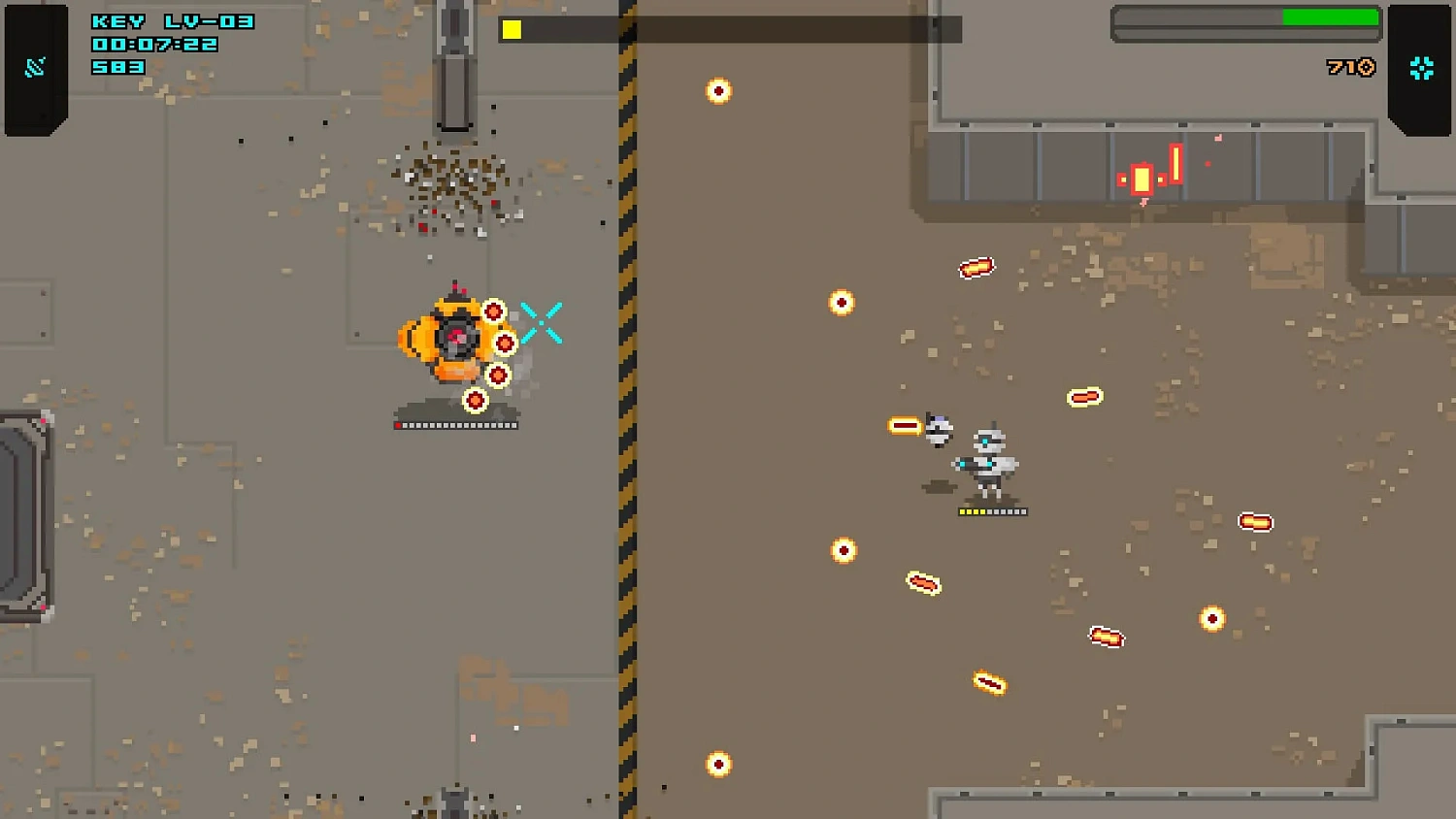
Task: Select the sword icon on left side panel
Action: pos(35,67)
